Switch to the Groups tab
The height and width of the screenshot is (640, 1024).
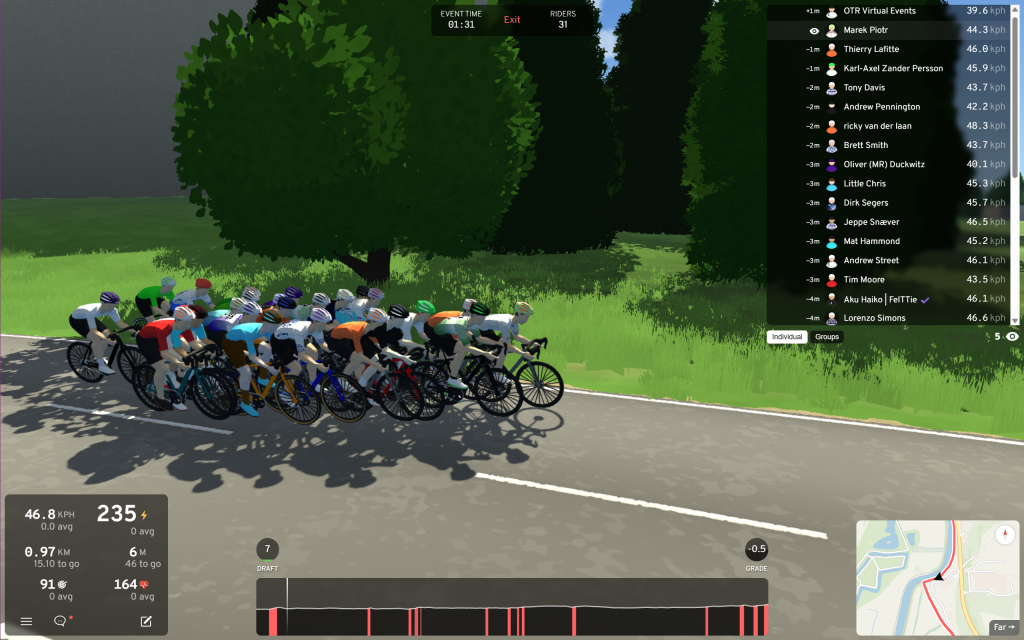pos(827,337)
